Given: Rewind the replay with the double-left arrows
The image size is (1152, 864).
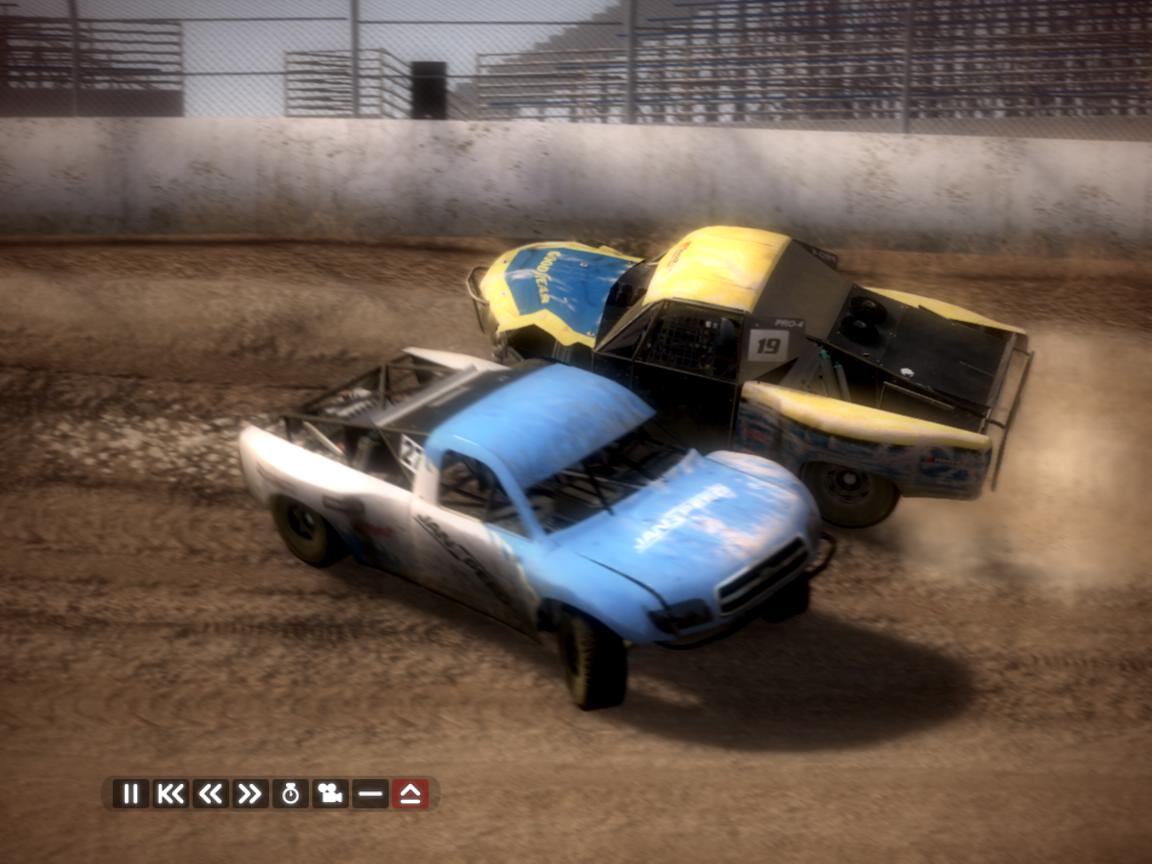Looking at the screenshot, I should (x=210, y=794).
